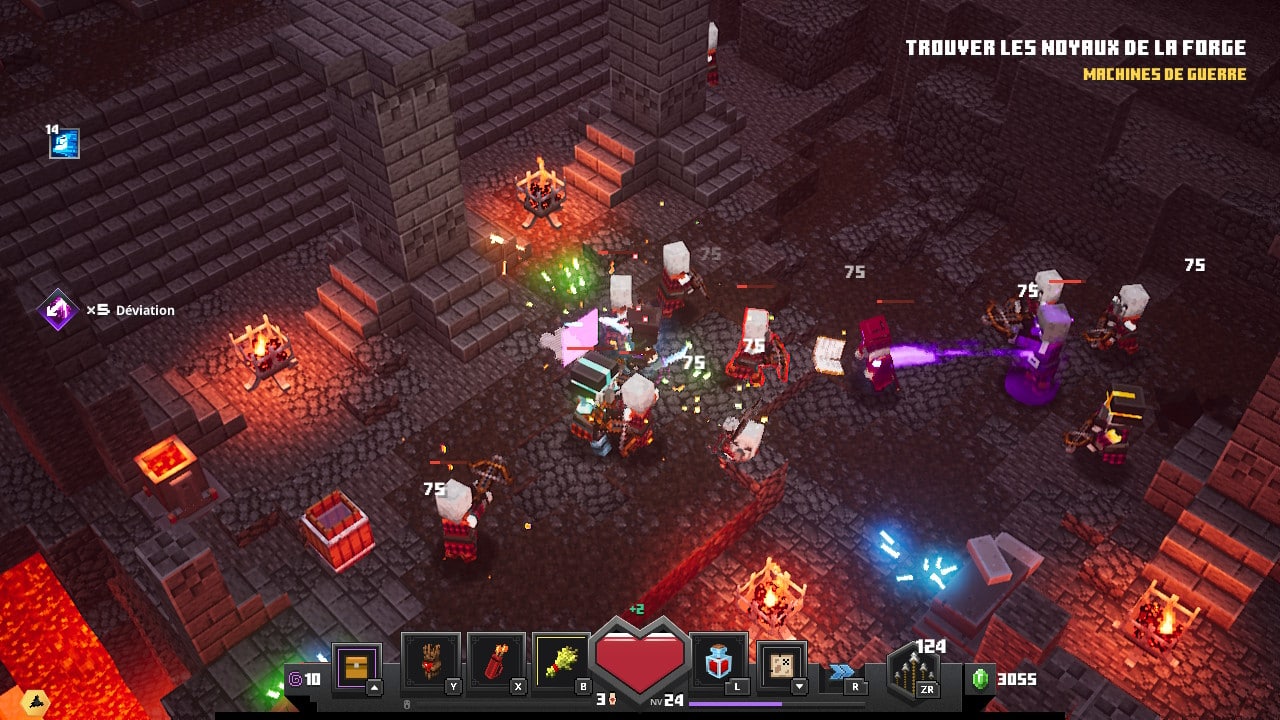1280x720 pixels.
Task: Activate the totem artifact slot
Action: (430, 662)
